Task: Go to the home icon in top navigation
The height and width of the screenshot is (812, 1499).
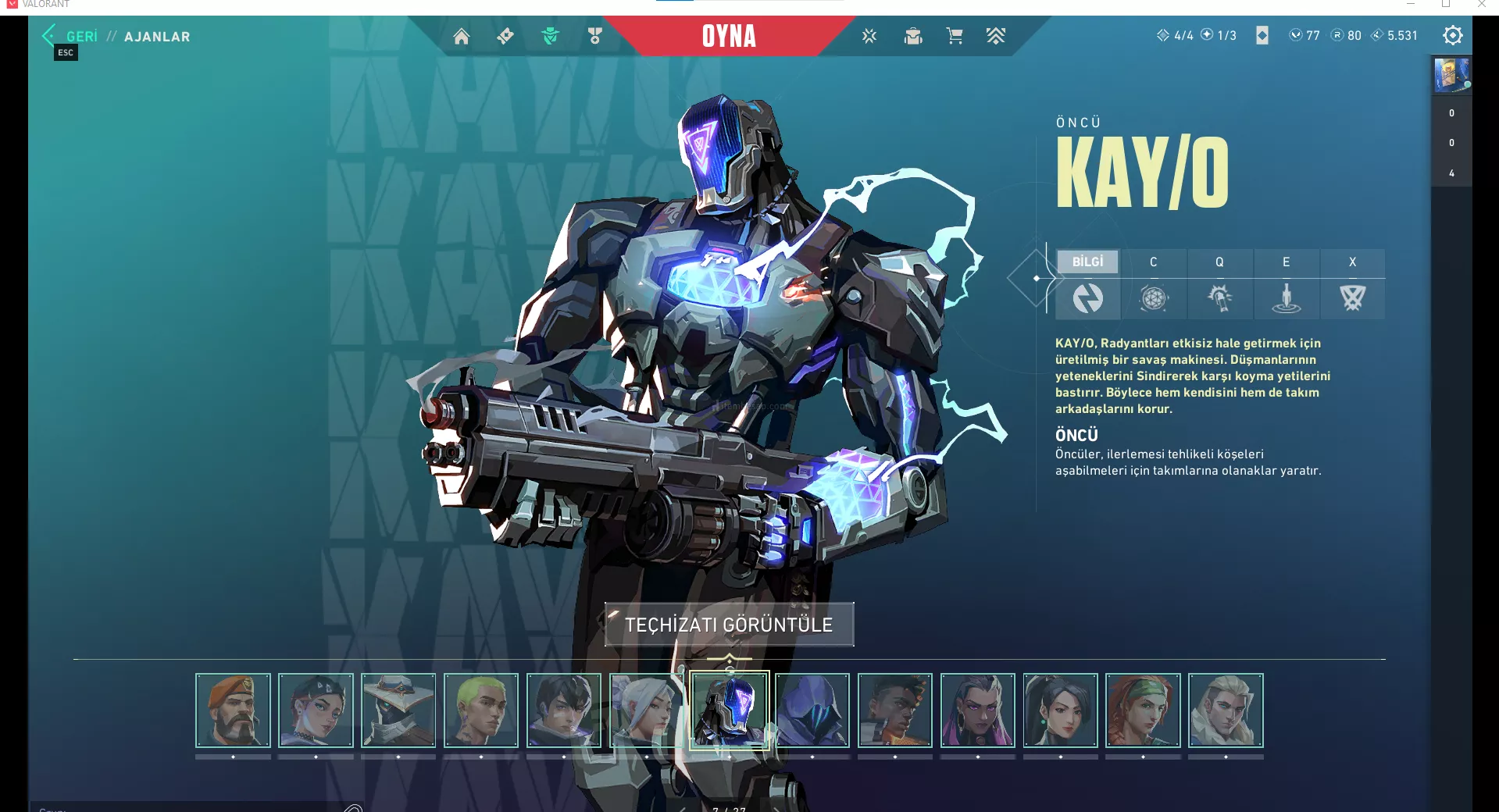Action: (x=462, y=36)
